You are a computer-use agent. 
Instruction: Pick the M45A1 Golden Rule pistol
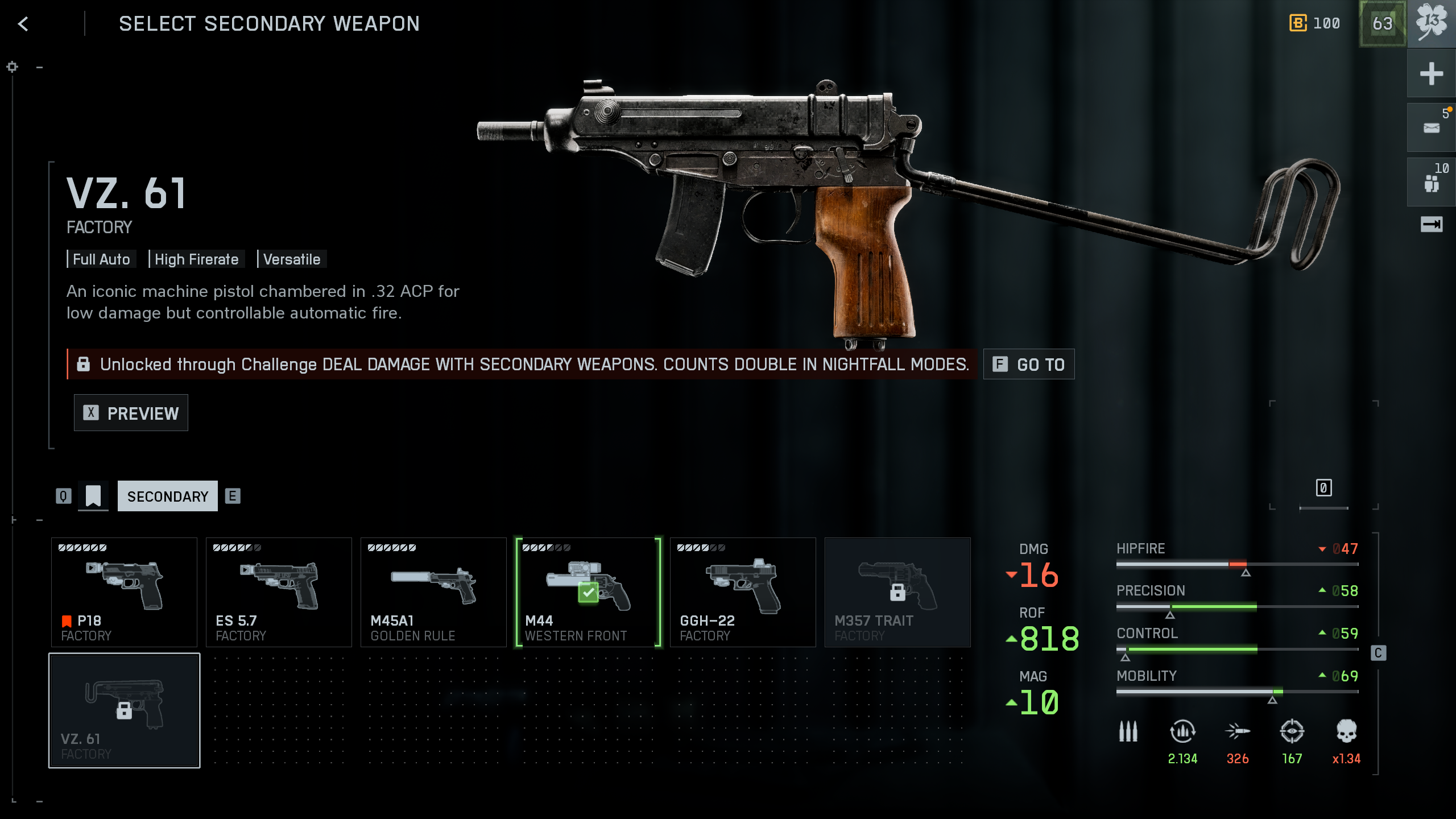click(x=433, y=591)
